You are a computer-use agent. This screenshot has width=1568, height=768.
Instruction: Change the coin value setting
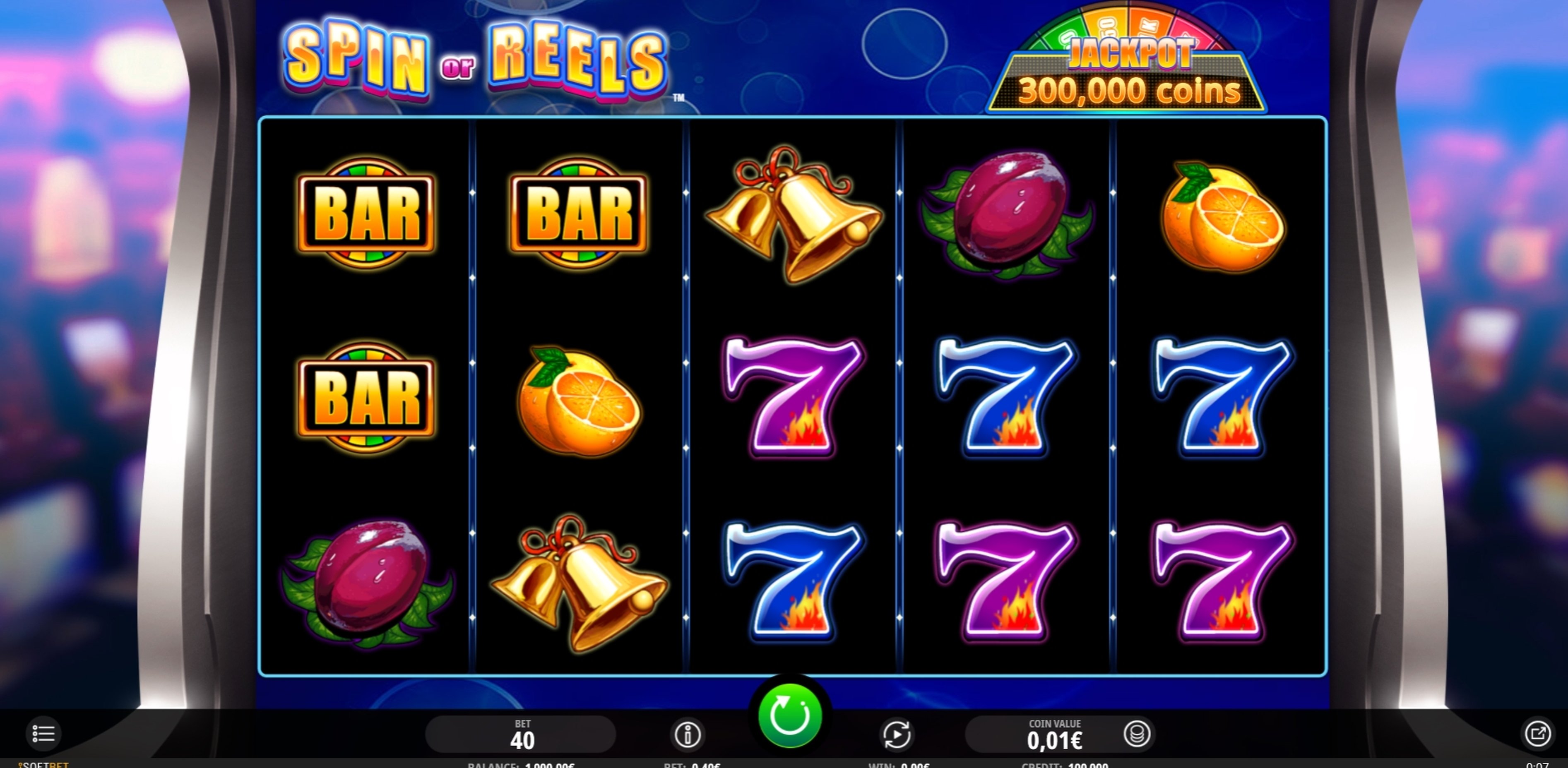point(1053,734)
